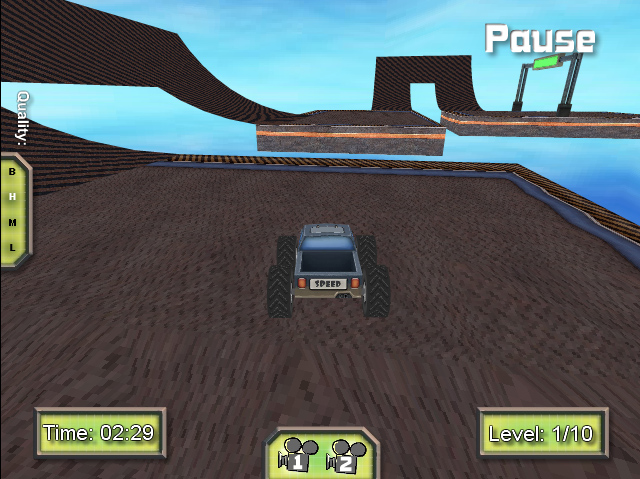This screenshot has height=479, width=640.
Task: Set quality to B (best)
Action: tap(12, 171)
